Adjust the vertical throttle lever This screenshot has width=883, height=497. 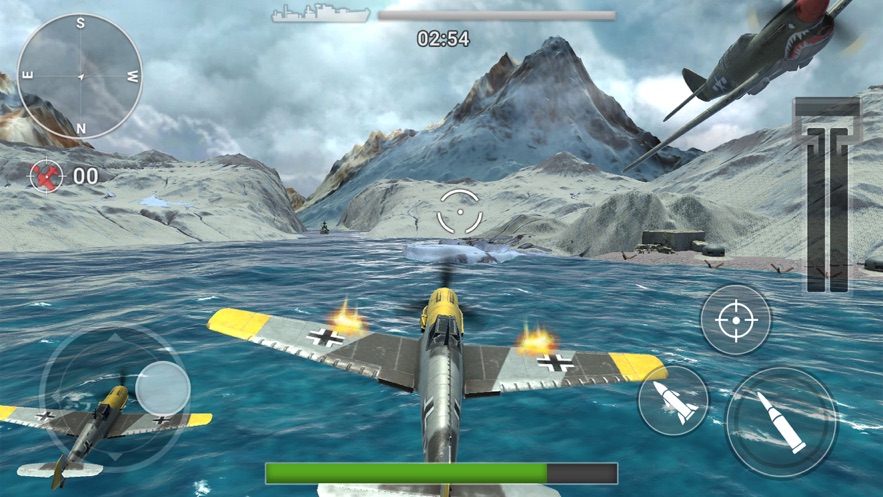[x=827, y=195]
